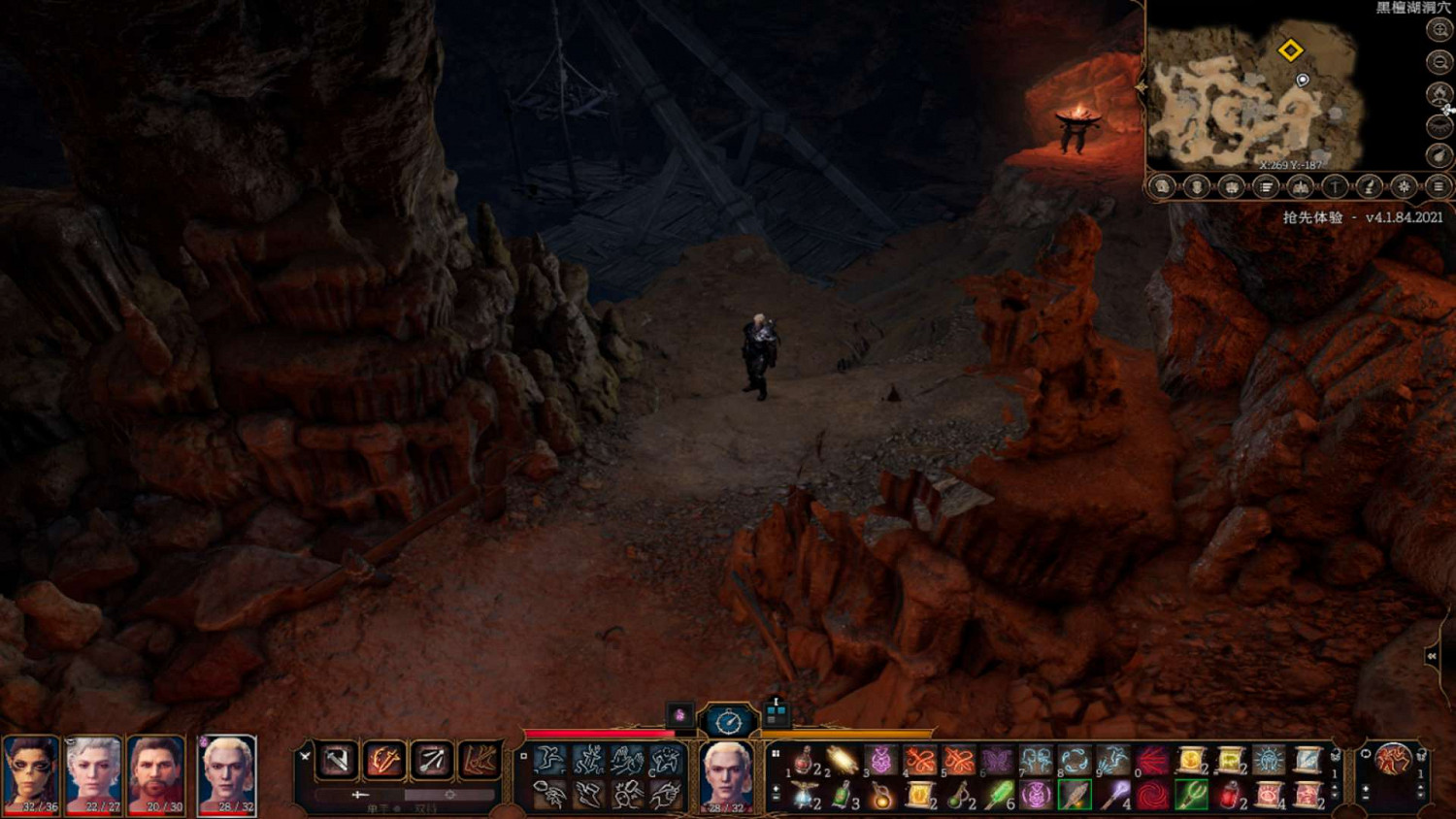Use the purple wand item on hotbar
Image resolution: width=1456 pixels, height=819 pixels.
click(1113, 797)
